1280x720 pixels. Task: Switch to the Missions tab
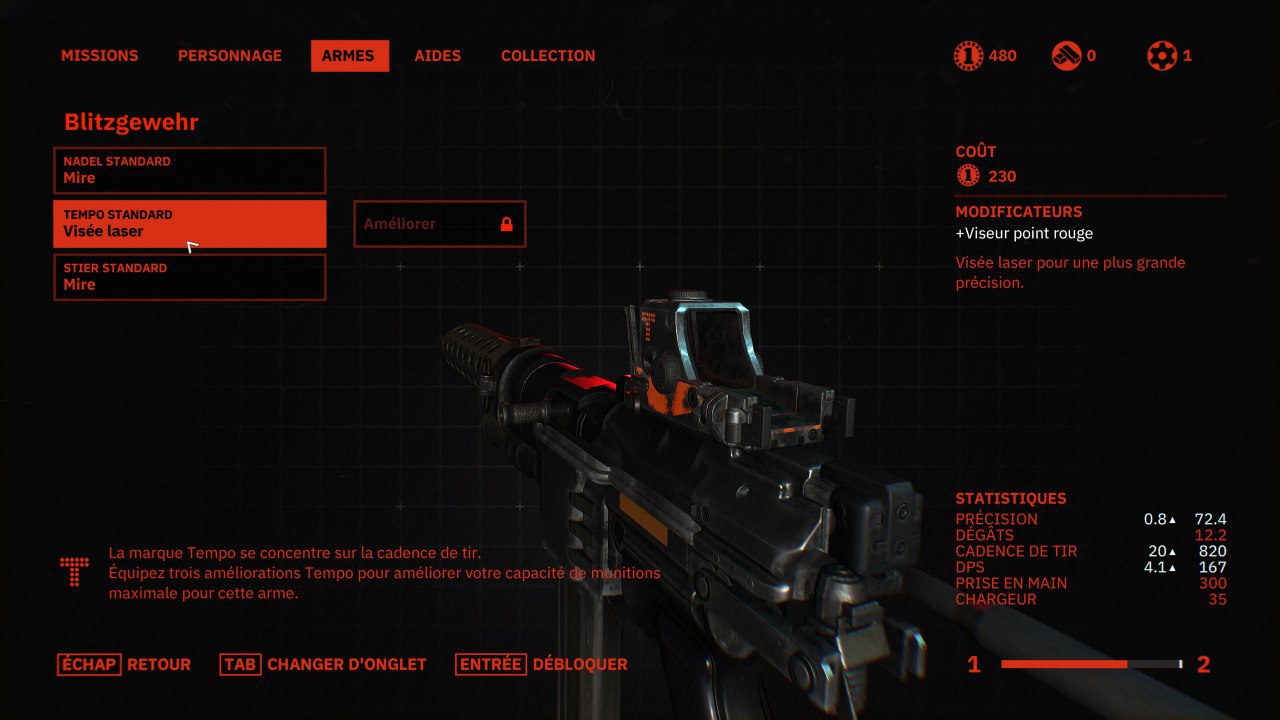(x=99, y=56)
